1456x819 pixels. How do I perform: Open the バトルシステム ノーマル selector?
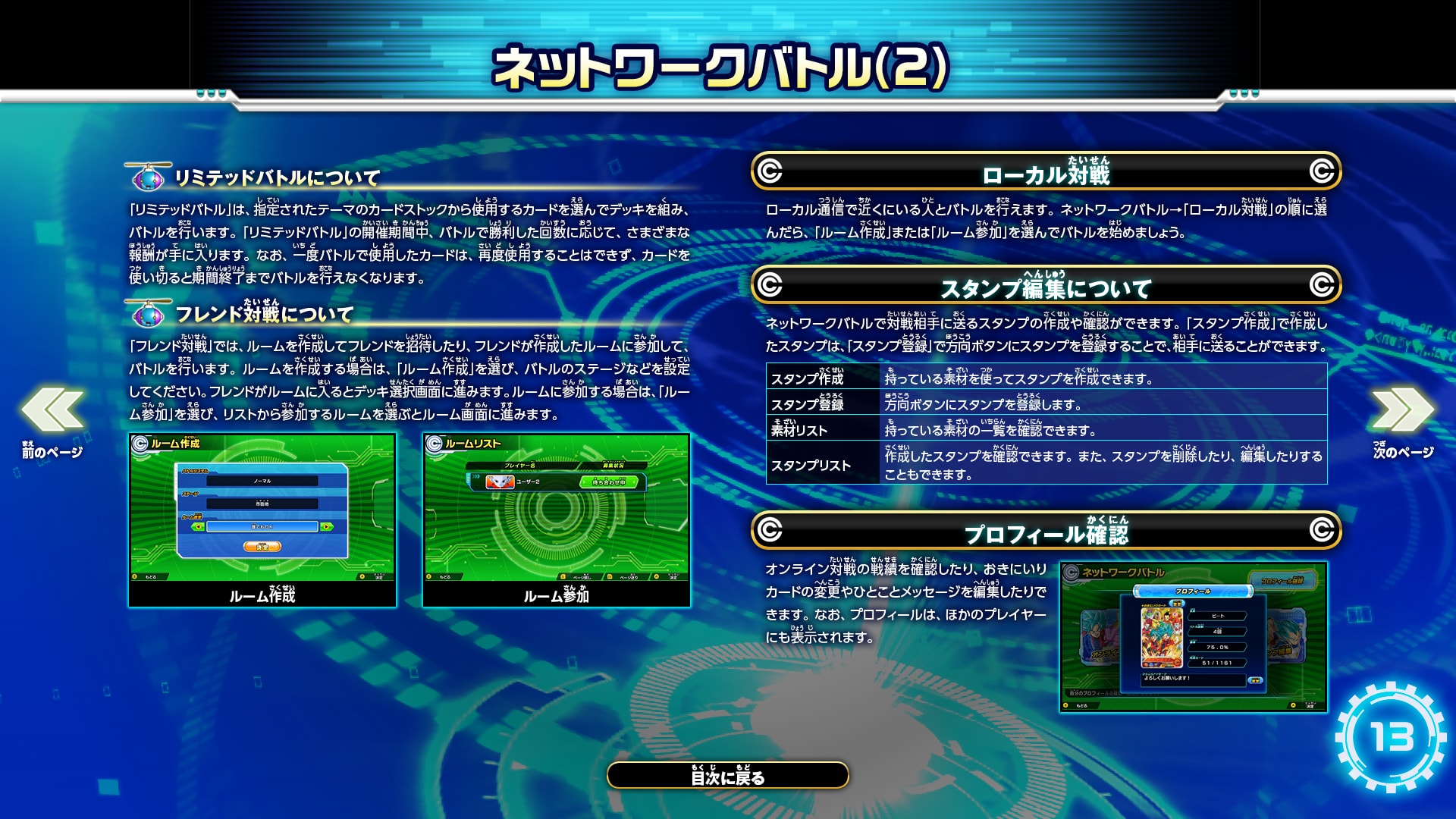coord(262,482)
